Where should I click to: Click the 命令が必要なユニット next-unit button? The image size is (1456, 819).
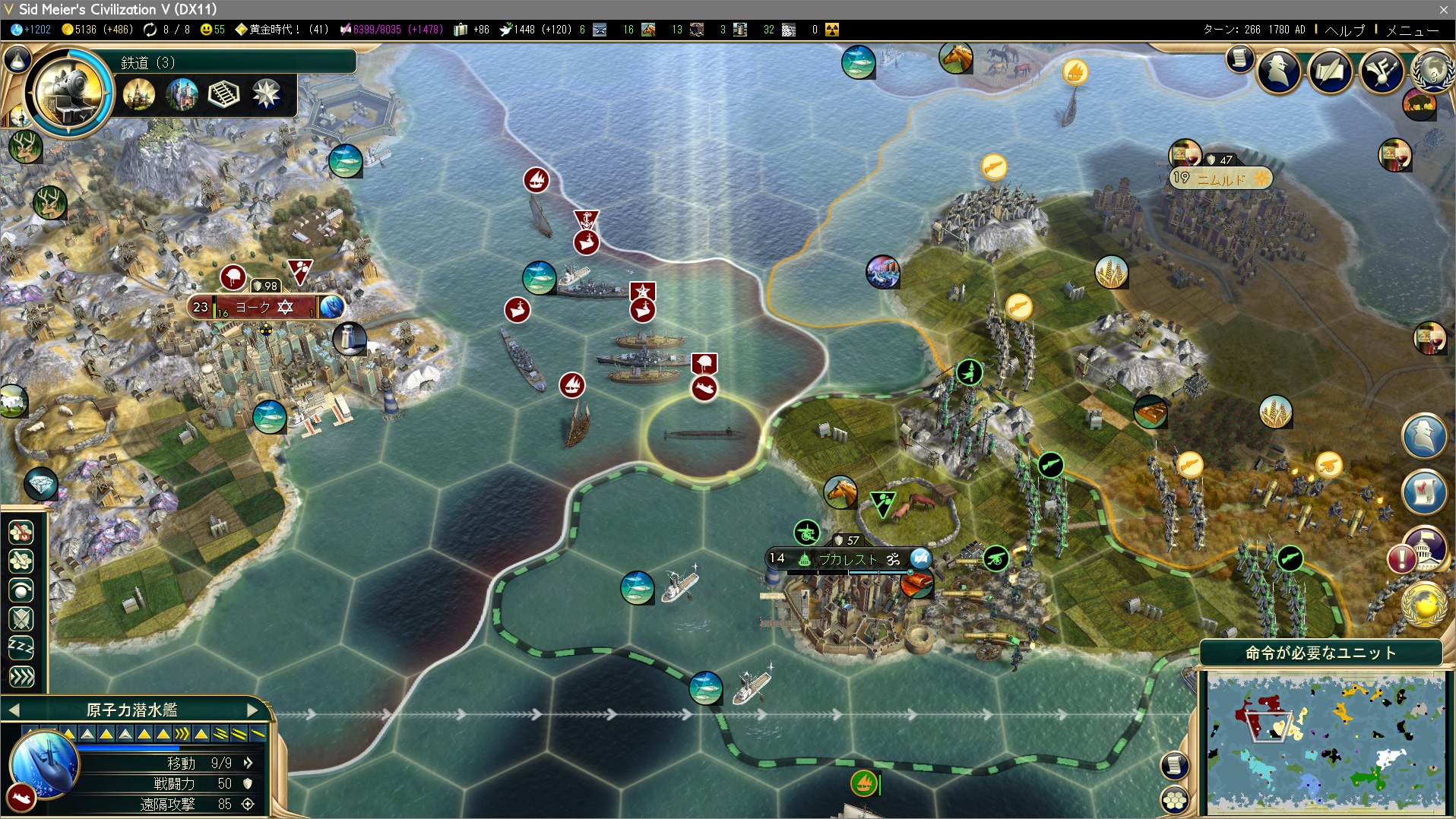pos(1321,653)
